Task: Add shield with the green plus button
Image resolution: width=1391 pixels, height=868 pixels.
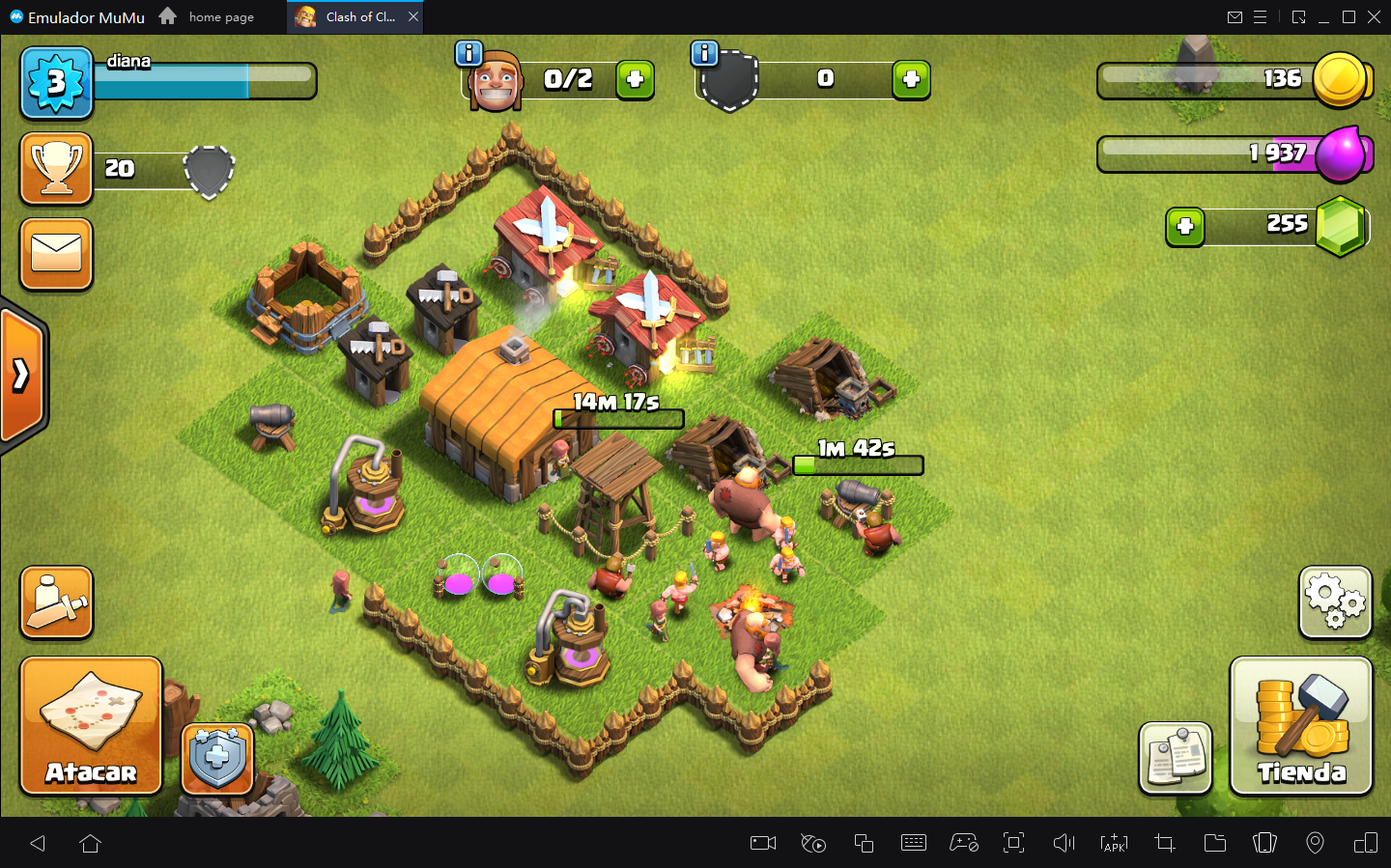Action: (x=911, y=80)
